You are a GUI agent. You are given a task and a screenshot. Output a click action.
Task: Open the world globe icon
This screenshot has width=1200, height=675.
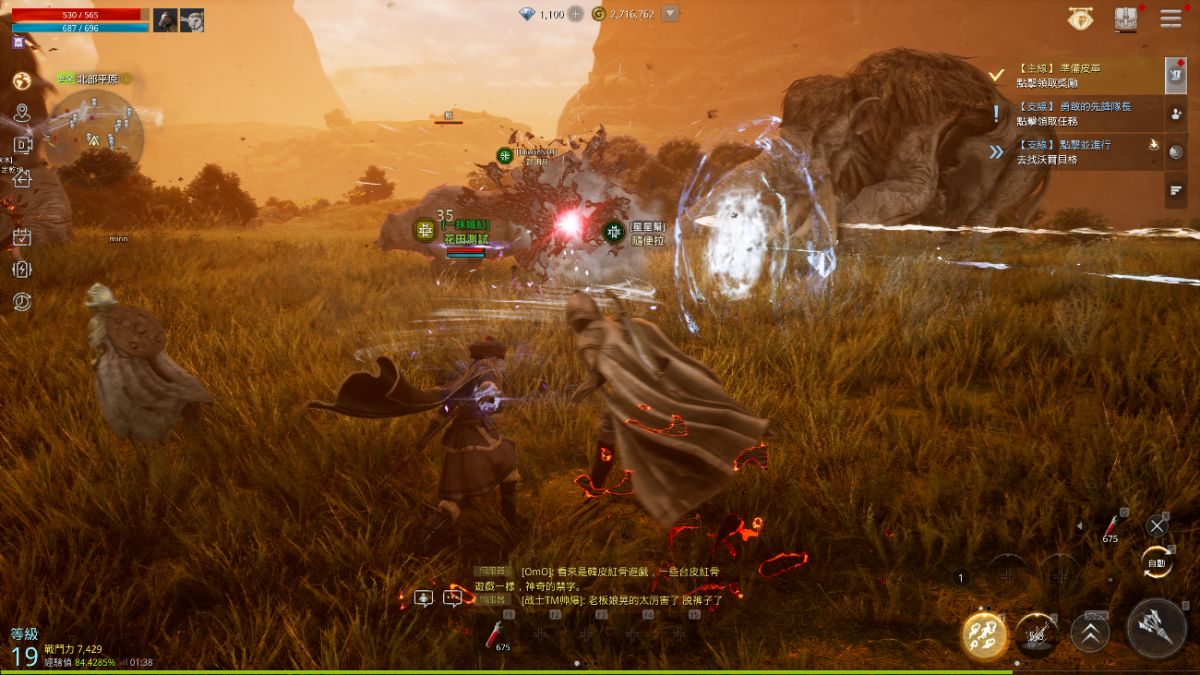tap(21, 81)
